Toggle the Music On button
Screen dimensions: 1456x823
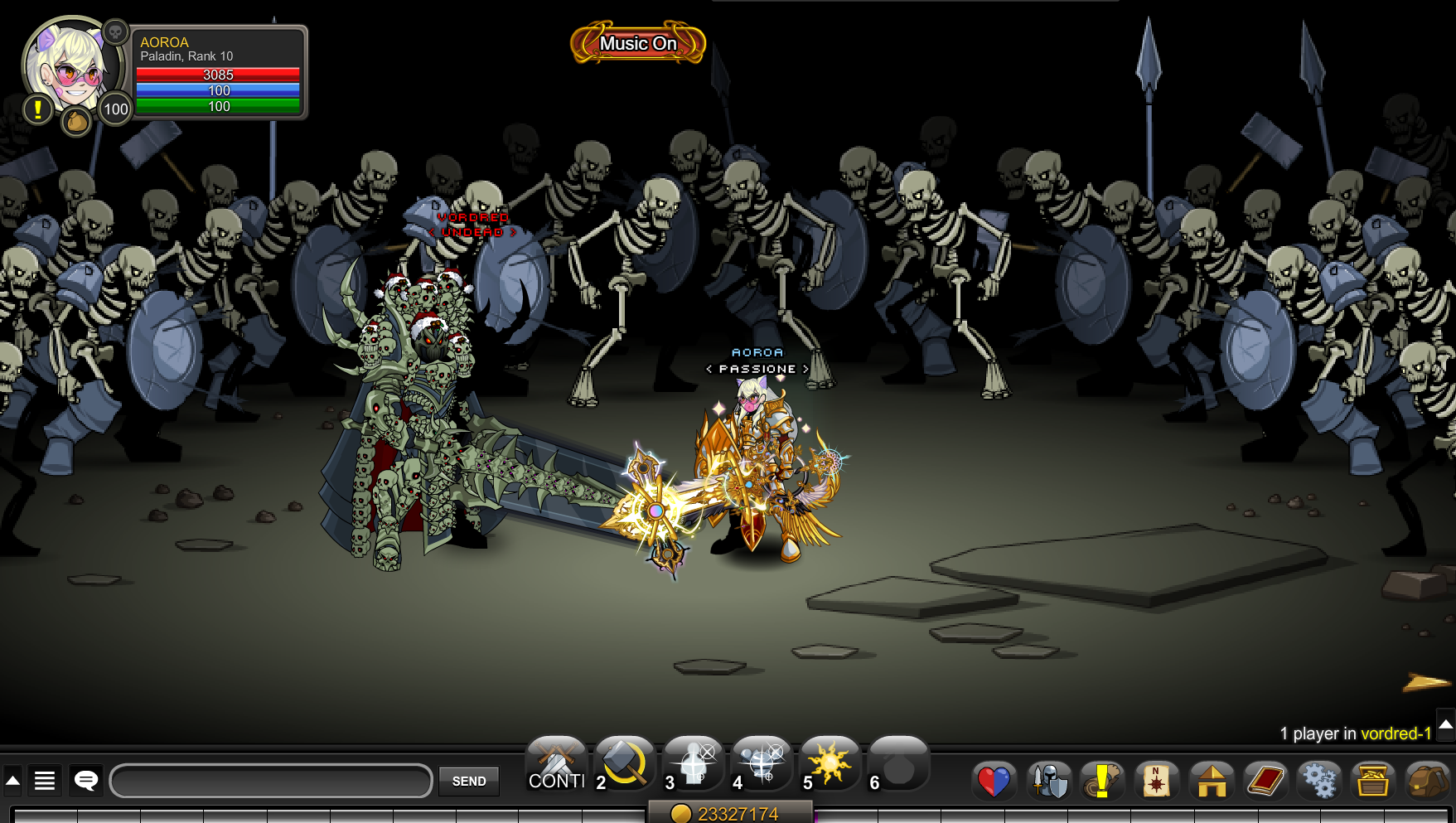click(638, 43)
